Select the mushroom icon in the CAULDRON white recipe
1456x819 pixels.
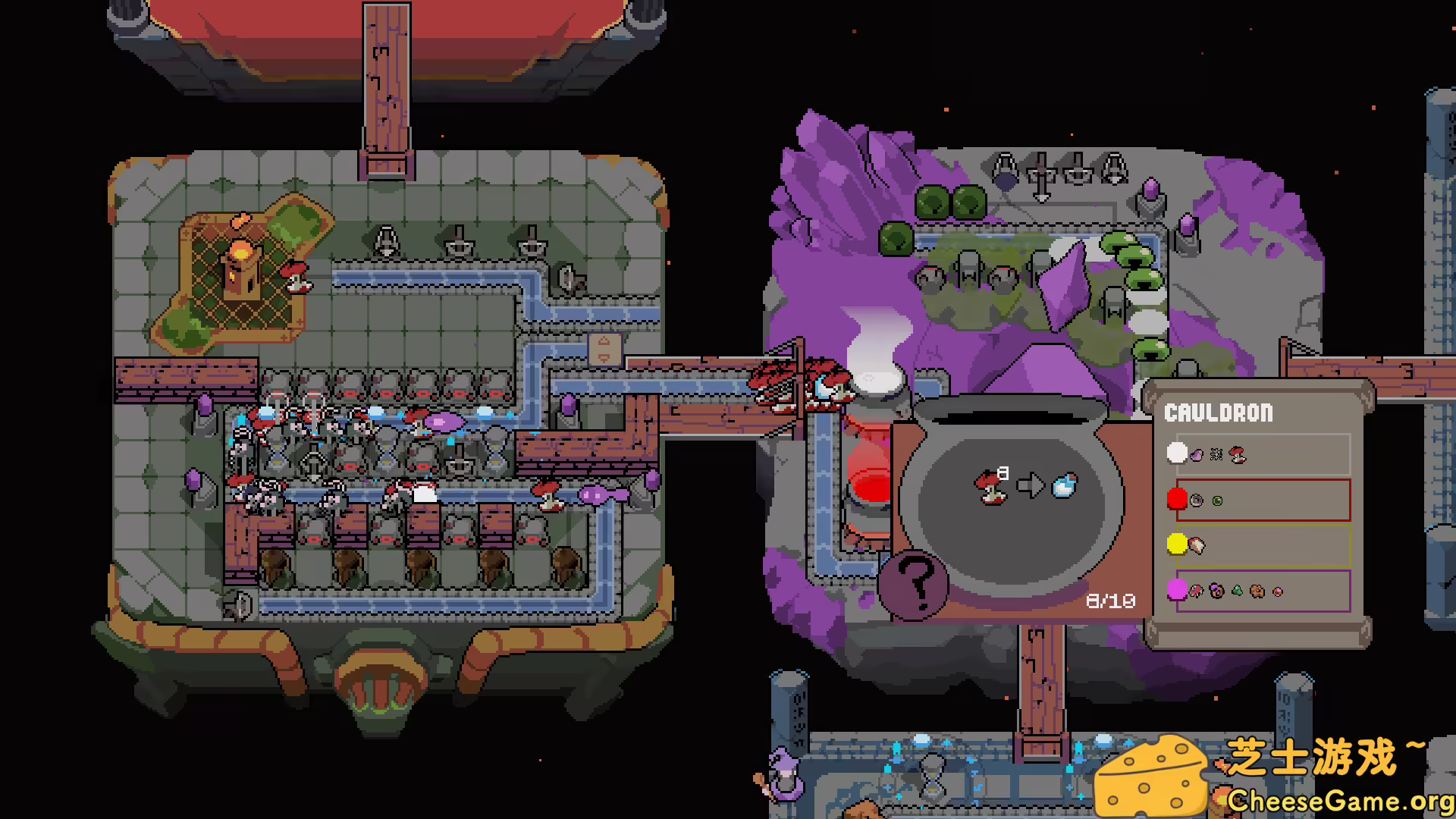[x=1237, y=456]
